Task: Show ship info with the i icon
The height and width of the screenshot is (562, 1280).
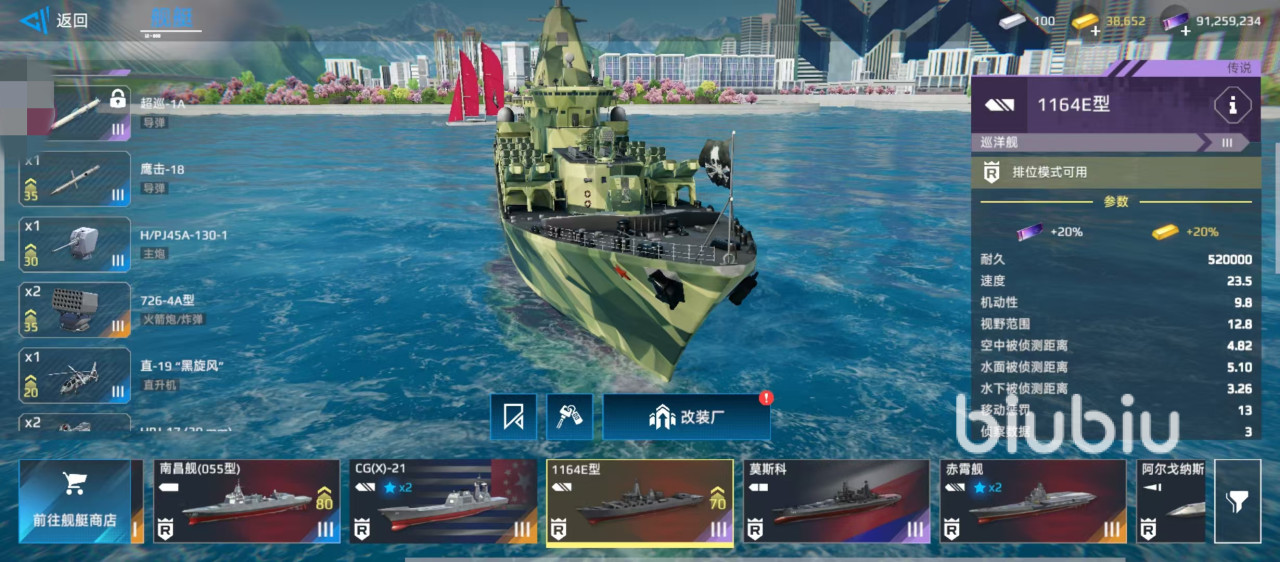Action: click(1232, 105)
